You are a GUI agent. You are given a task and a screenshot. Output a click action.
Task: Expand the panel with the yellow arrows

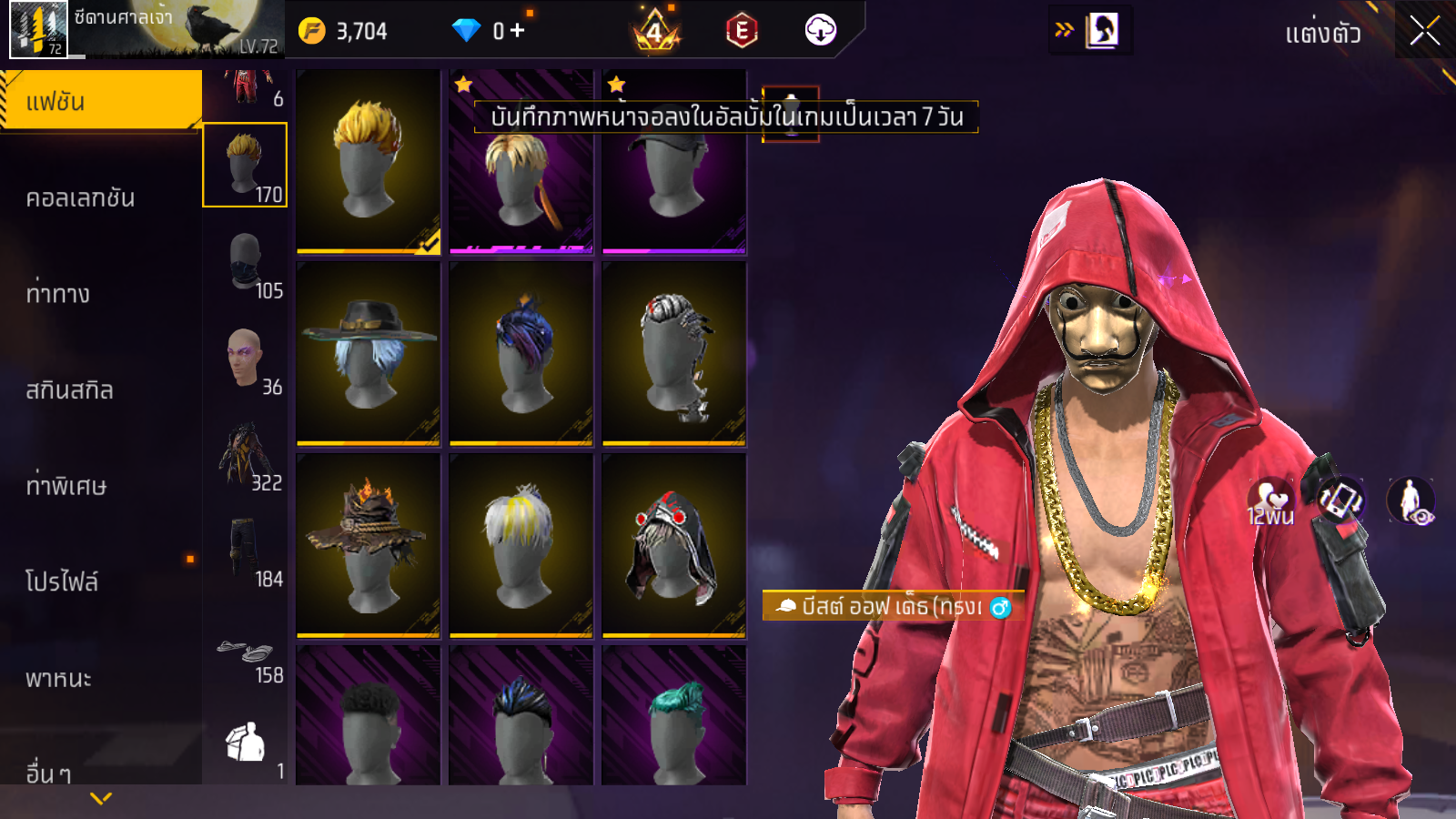click(x=1064, y=30)
